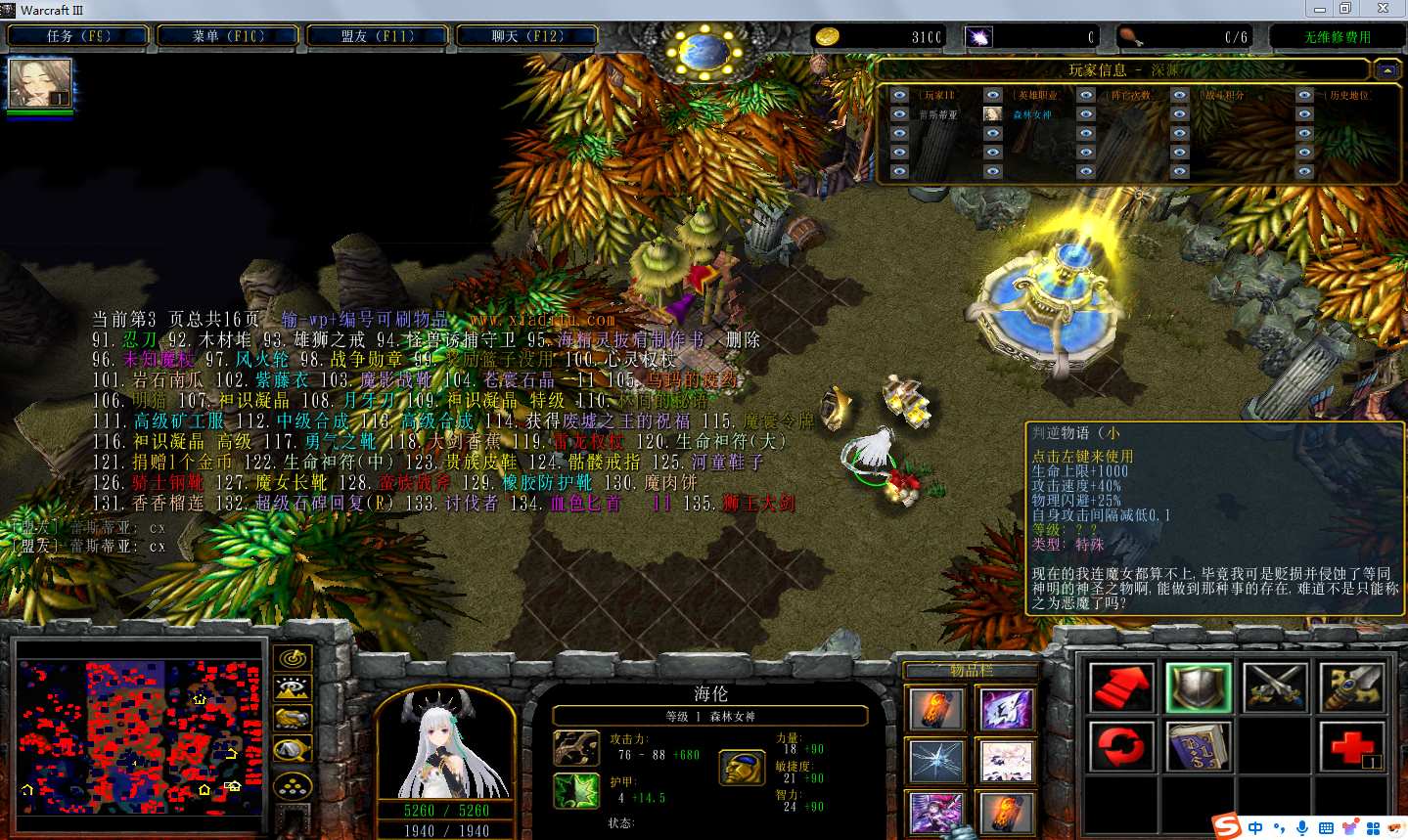Open the red cross hero skills button

[1351, 747]
